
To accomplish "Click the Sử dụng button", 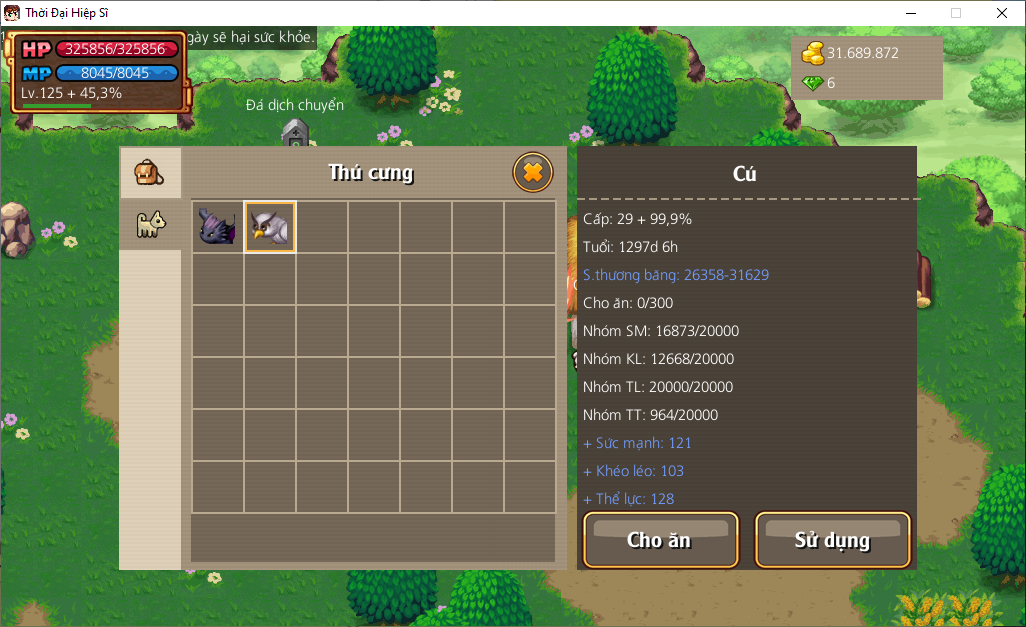I will coord(832,540).
